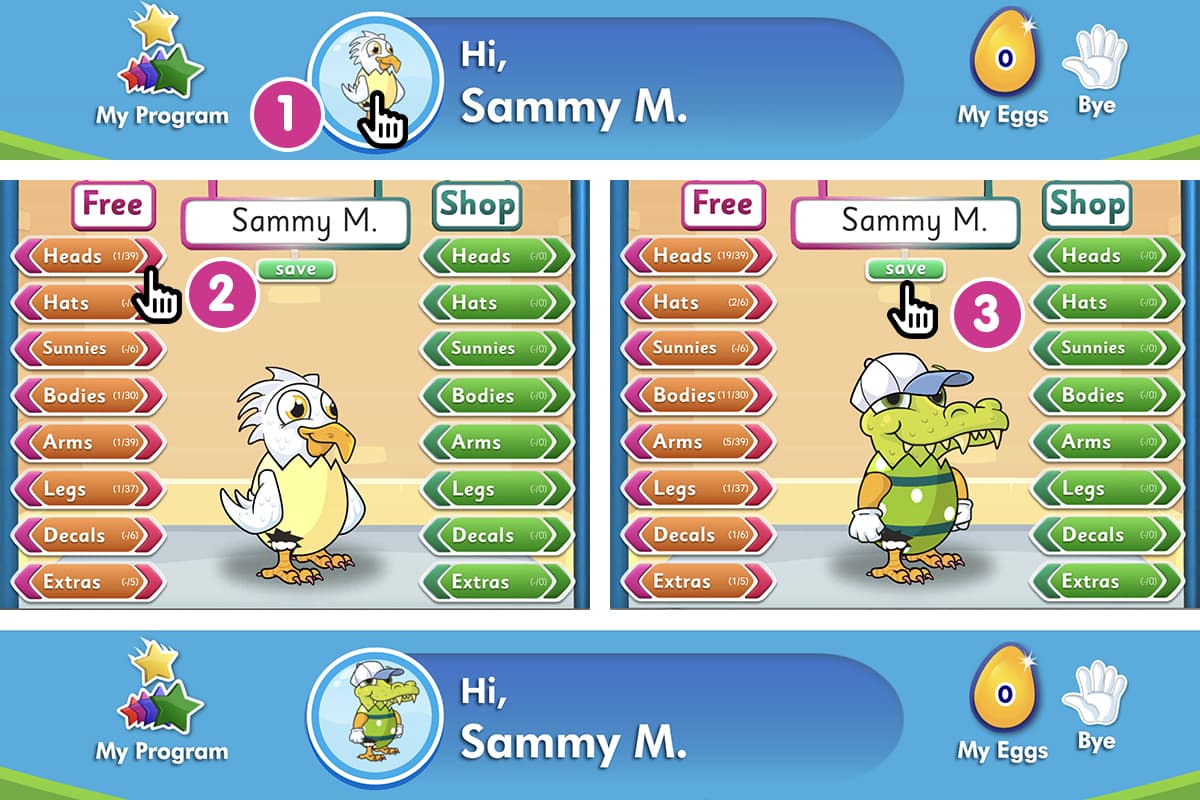Image resolution: width=1200 pixels, height=800 pixels.
Task: Select free Decals category showing 1/6
Action: 697,535
